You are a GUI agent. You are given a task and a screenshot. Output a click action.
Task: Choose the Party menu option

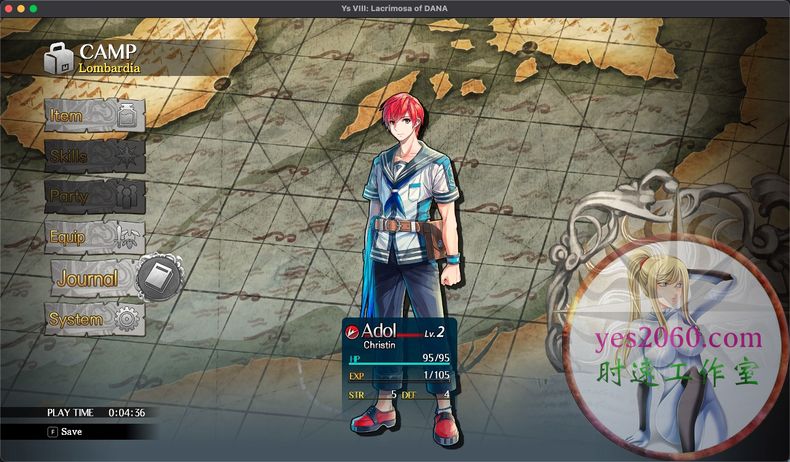click(x=94, y=196)
